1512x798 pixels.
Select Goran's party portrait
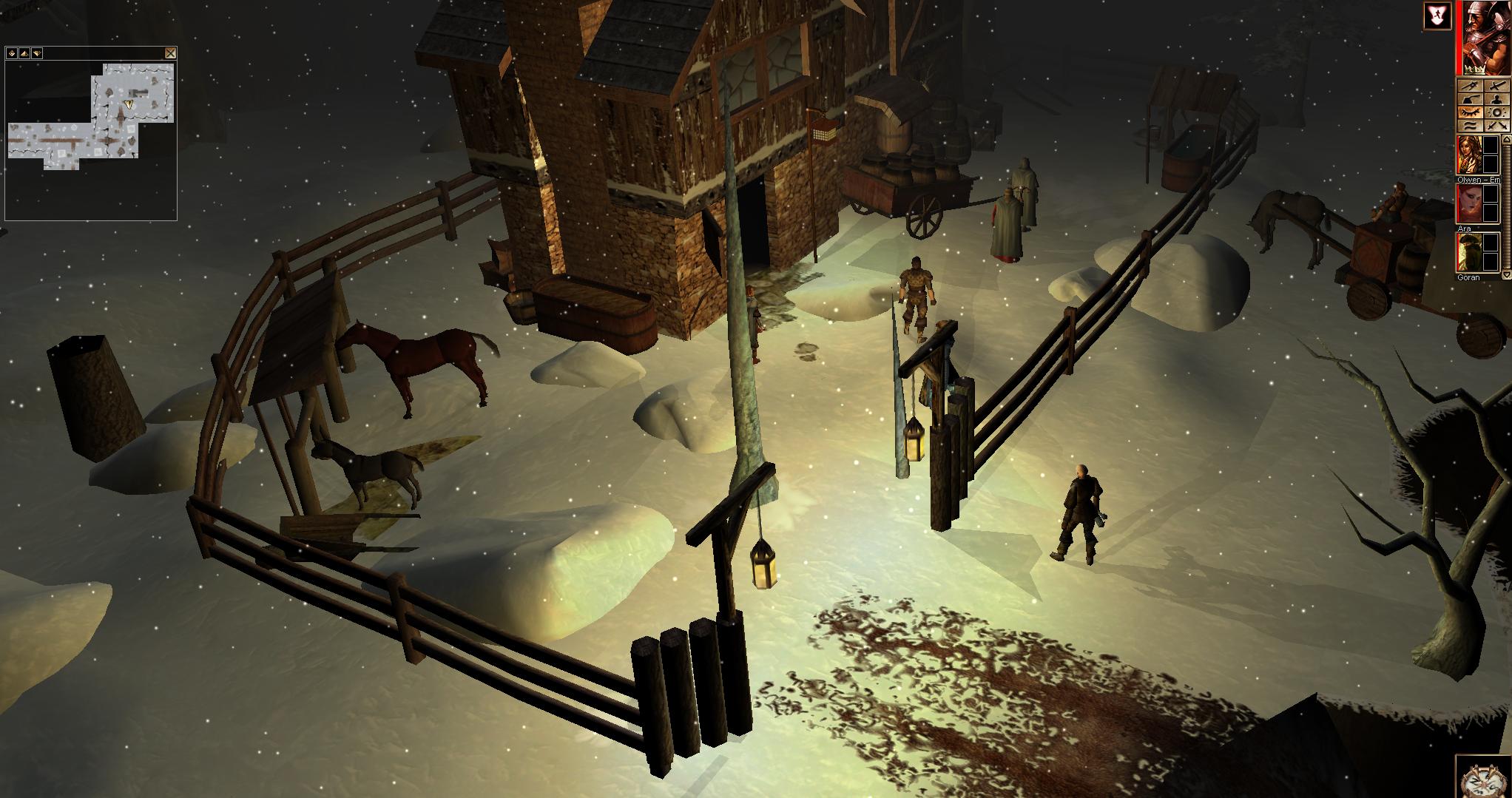click(x=1468, y=253)
